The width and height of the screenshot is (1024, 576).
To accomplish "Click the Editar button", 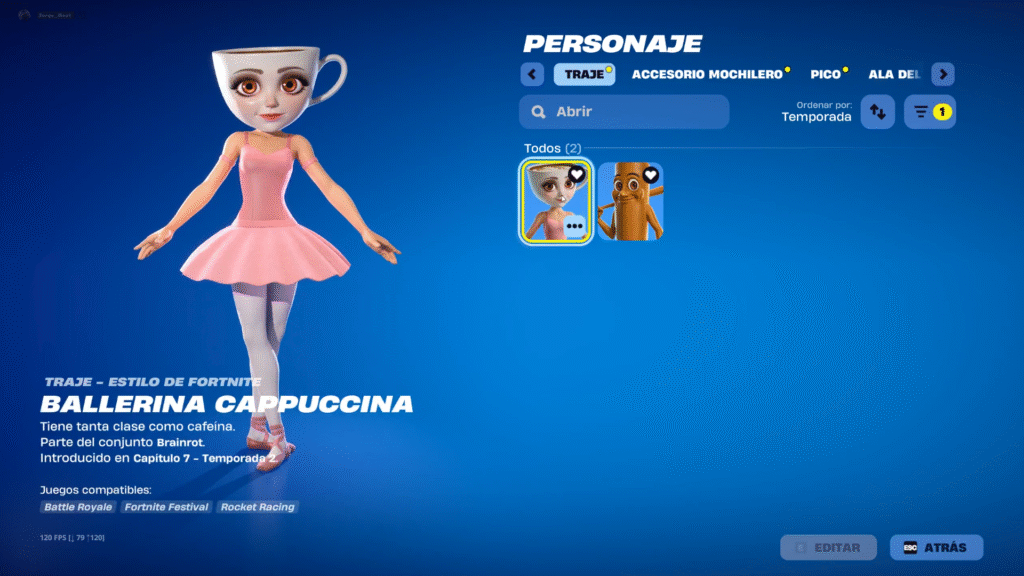I will [x=828, y=548].
